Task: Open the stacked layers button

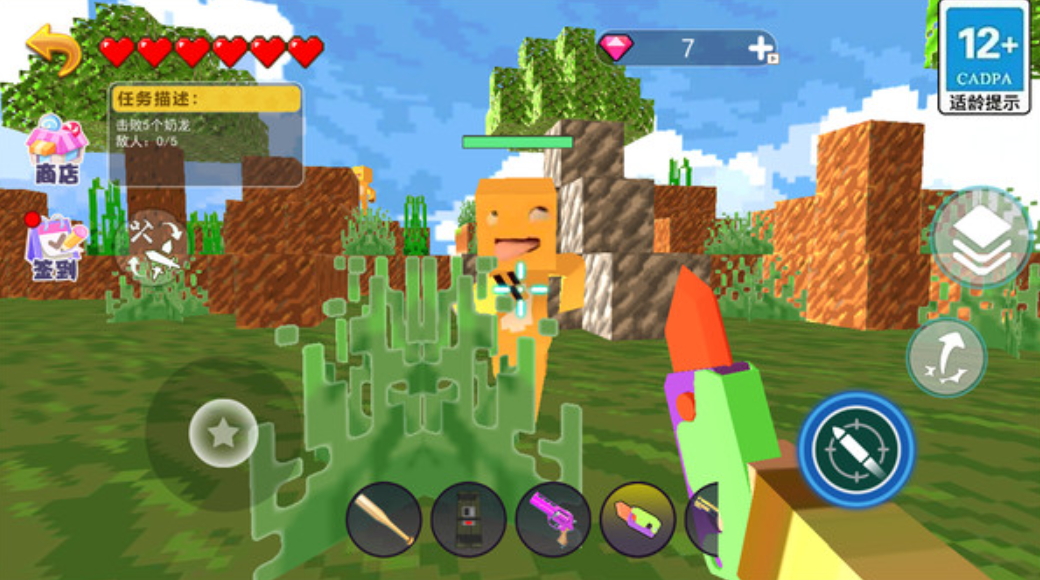Action: pyautogui.click(x=980, y=238)
